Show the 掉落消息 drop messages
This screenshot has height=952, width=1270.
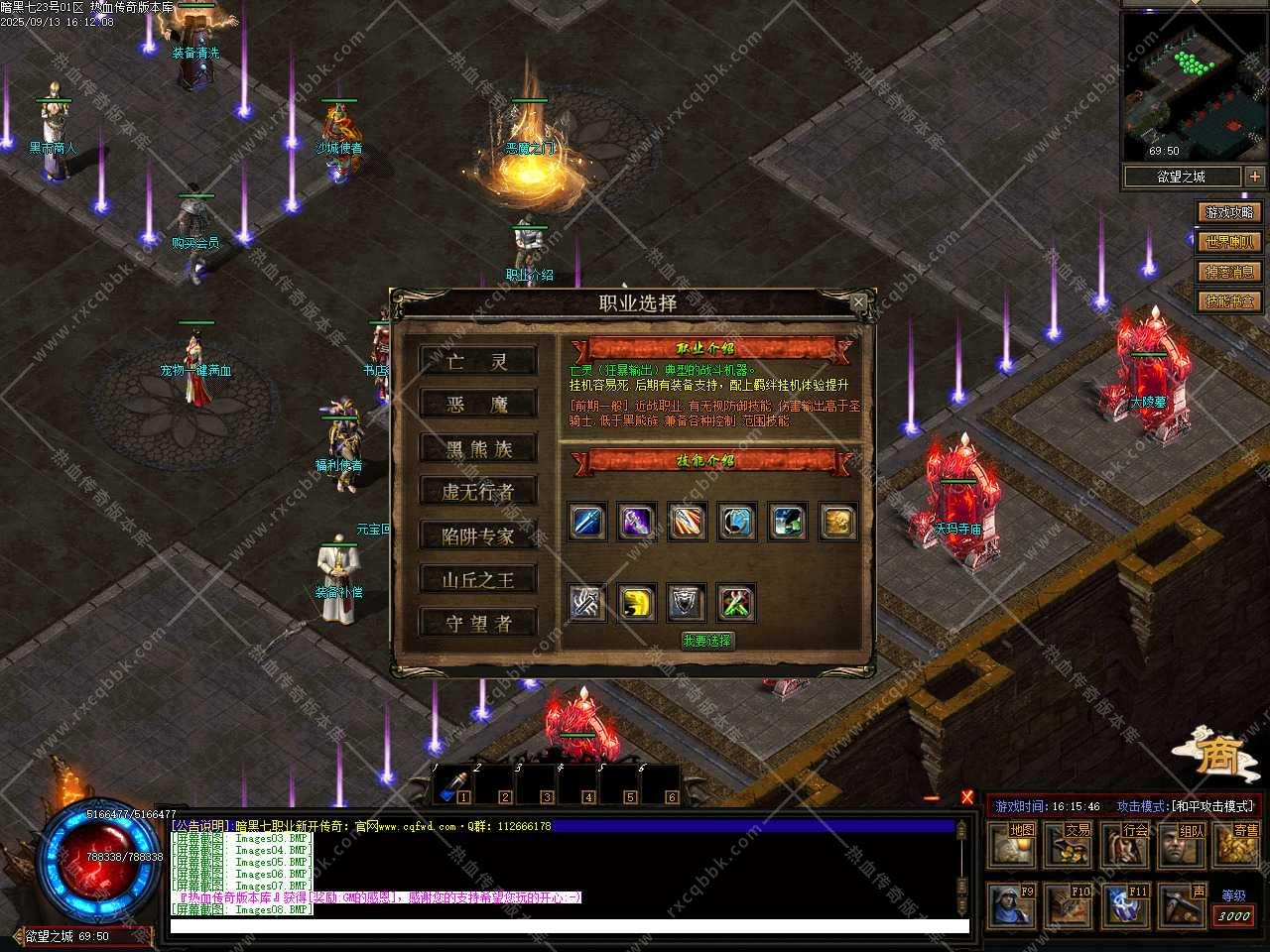click(x=1229, y=272)
